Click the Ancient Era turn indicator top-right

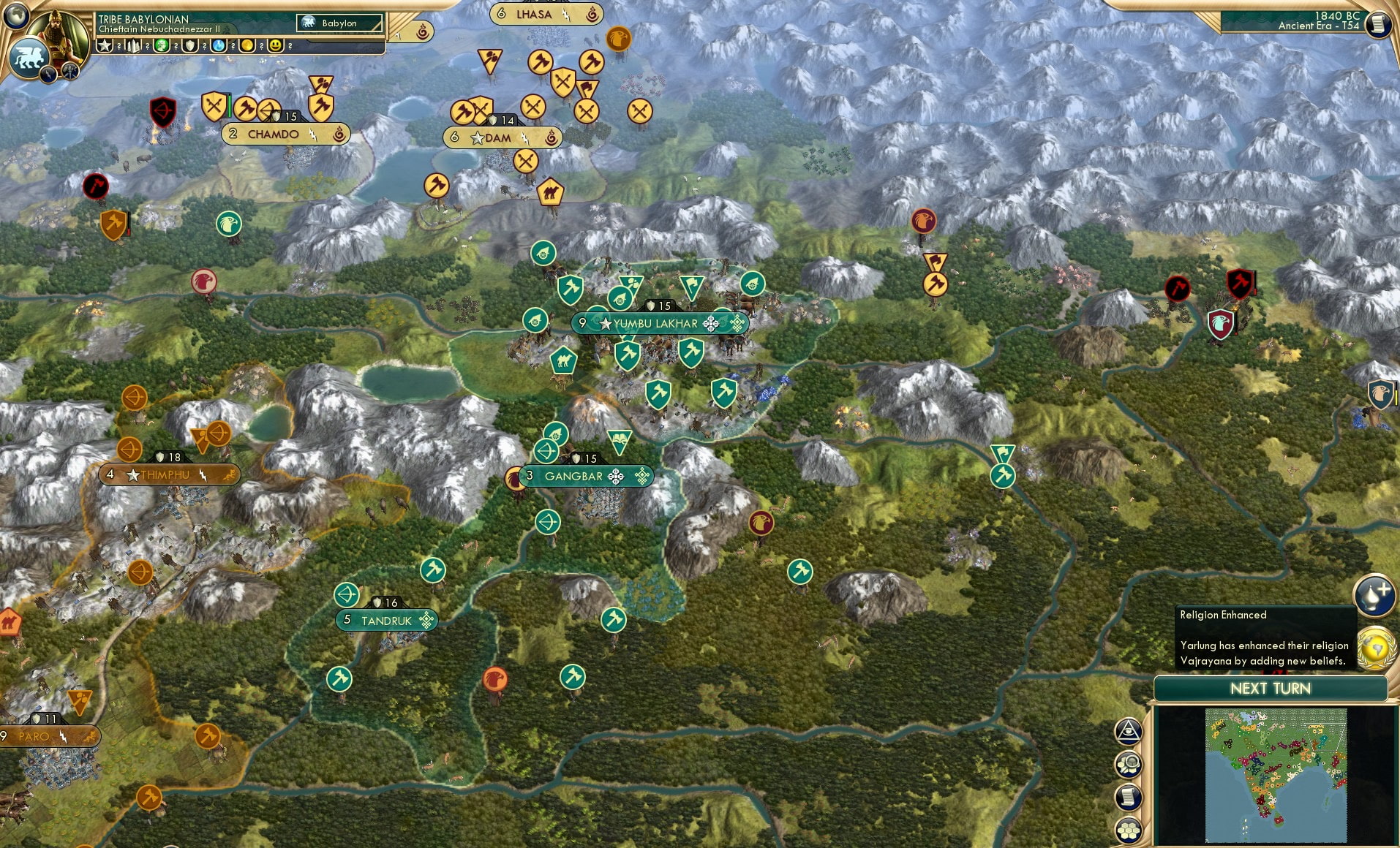point(1317,23)
